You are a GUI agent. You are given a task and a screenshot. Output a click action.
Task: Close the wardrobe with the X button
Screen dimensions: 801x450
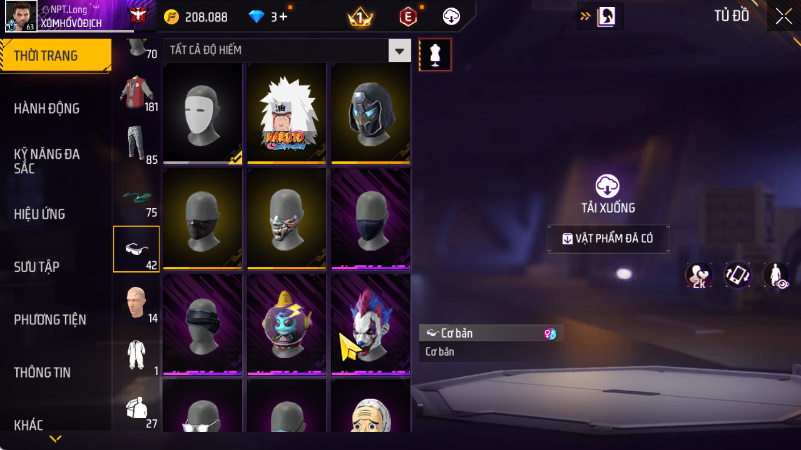point(783,16)
